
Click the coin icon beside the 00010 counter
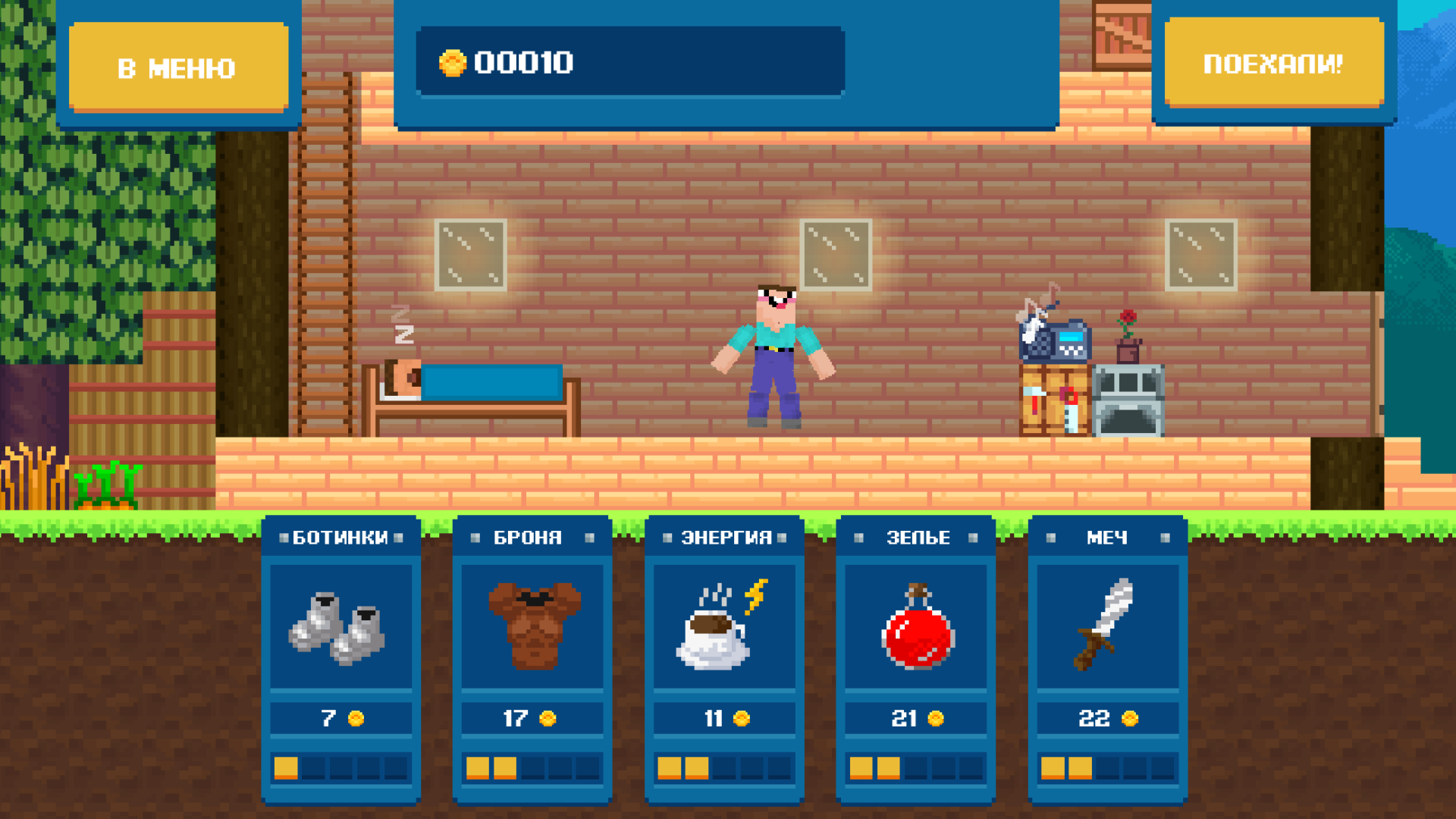click(x=453, y=64)
